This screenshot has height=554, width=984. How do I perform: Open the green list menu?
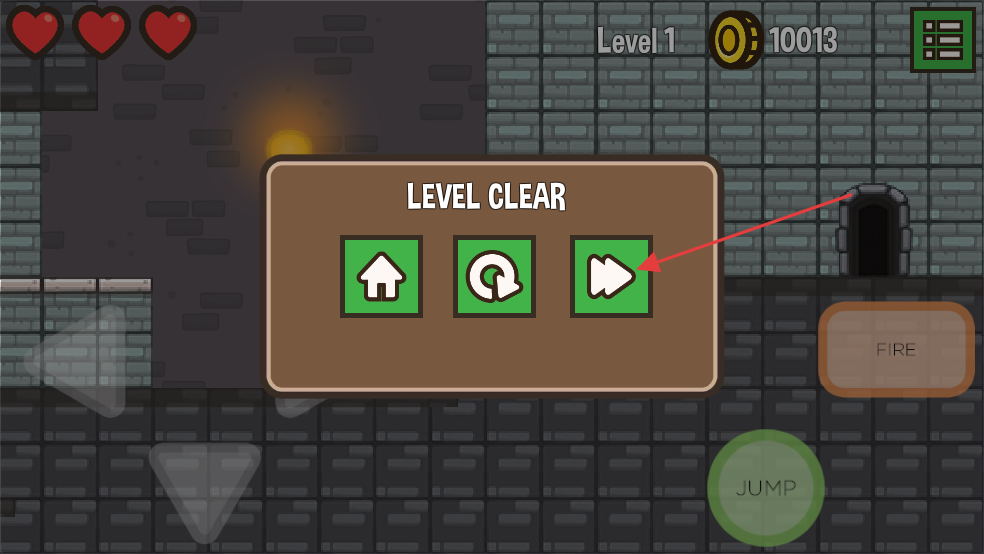pyautogui.click(x=942, y=40)
